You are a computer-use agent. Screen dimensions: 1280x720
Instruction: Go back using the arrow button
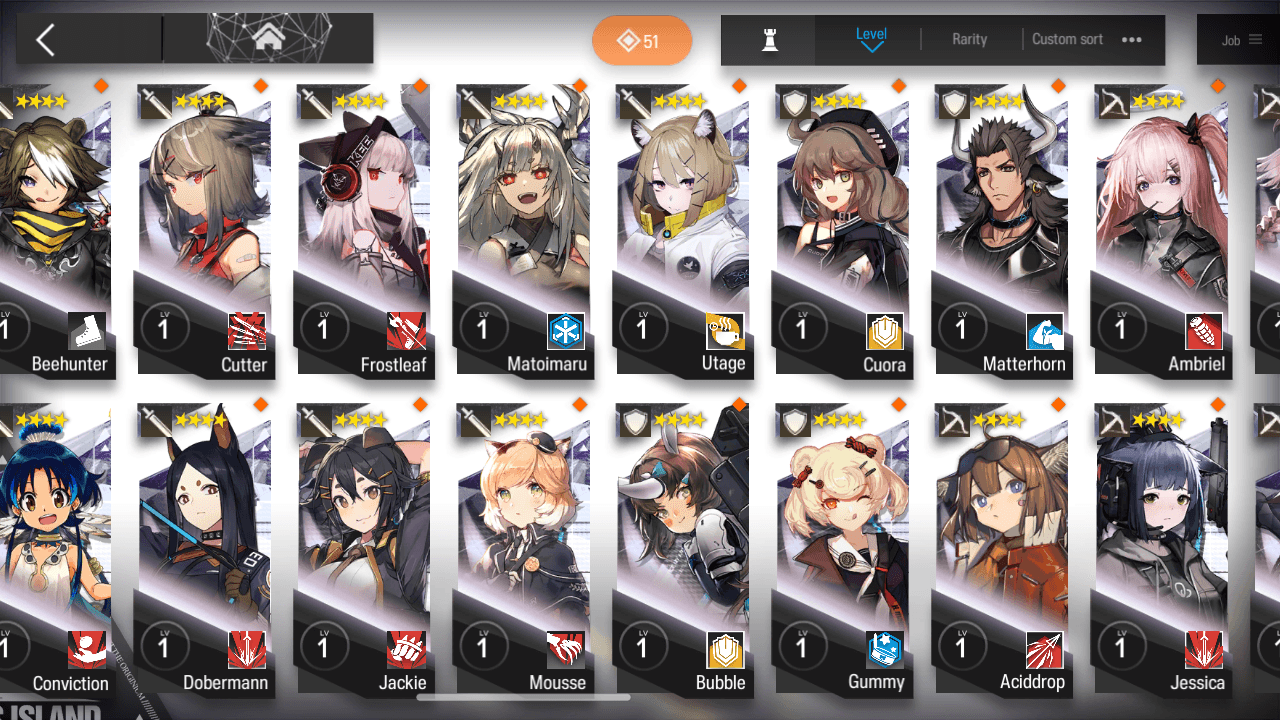point(45,40)
